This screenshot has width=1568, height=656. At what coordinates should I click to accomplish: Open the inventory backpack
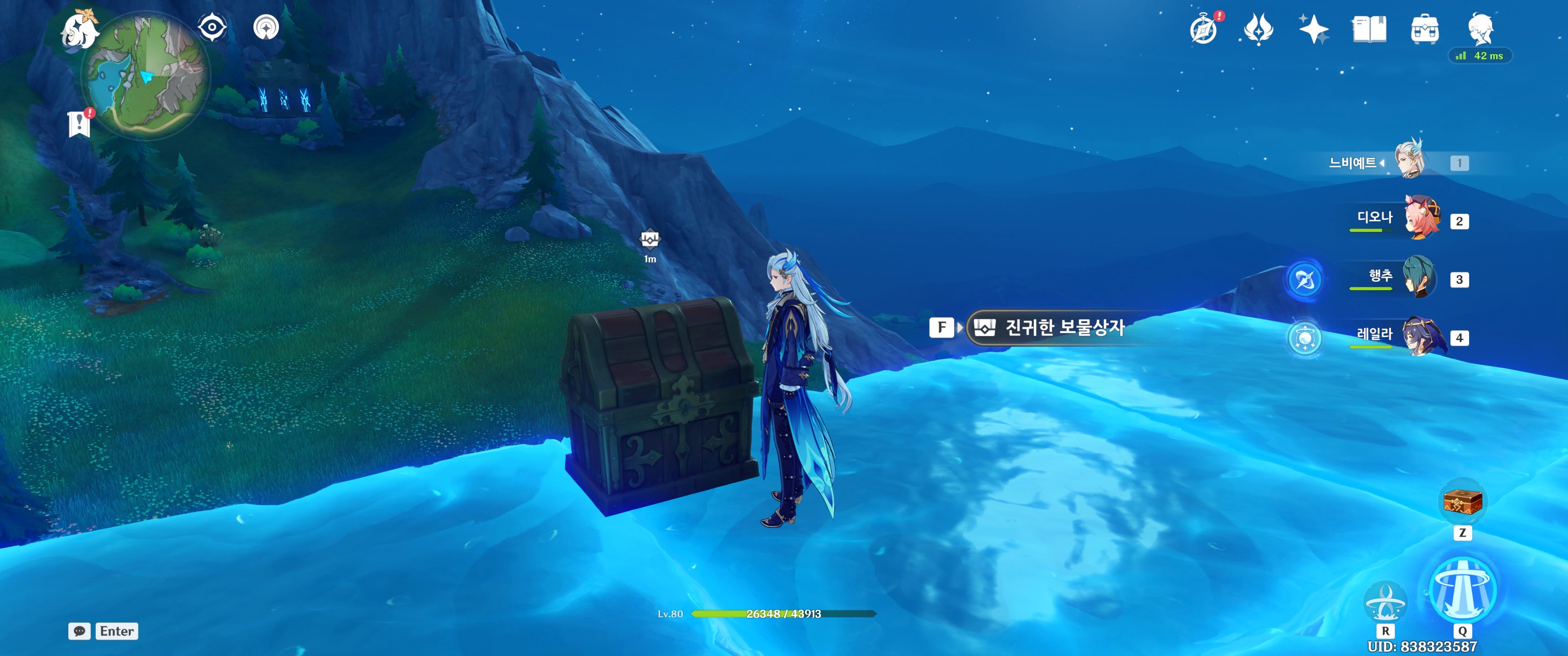(x=1424, y=29)
